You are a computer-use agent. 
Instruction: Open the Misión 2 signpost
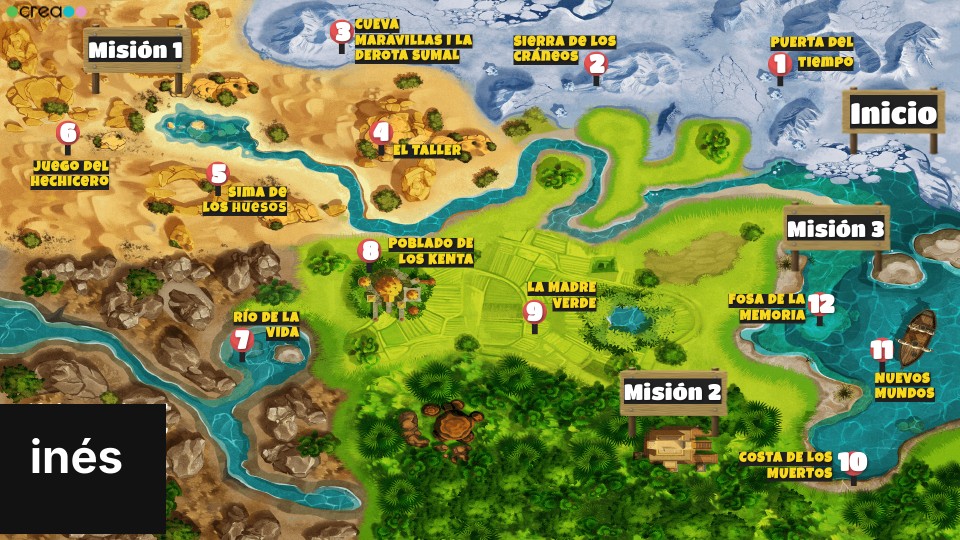point(672,392)
